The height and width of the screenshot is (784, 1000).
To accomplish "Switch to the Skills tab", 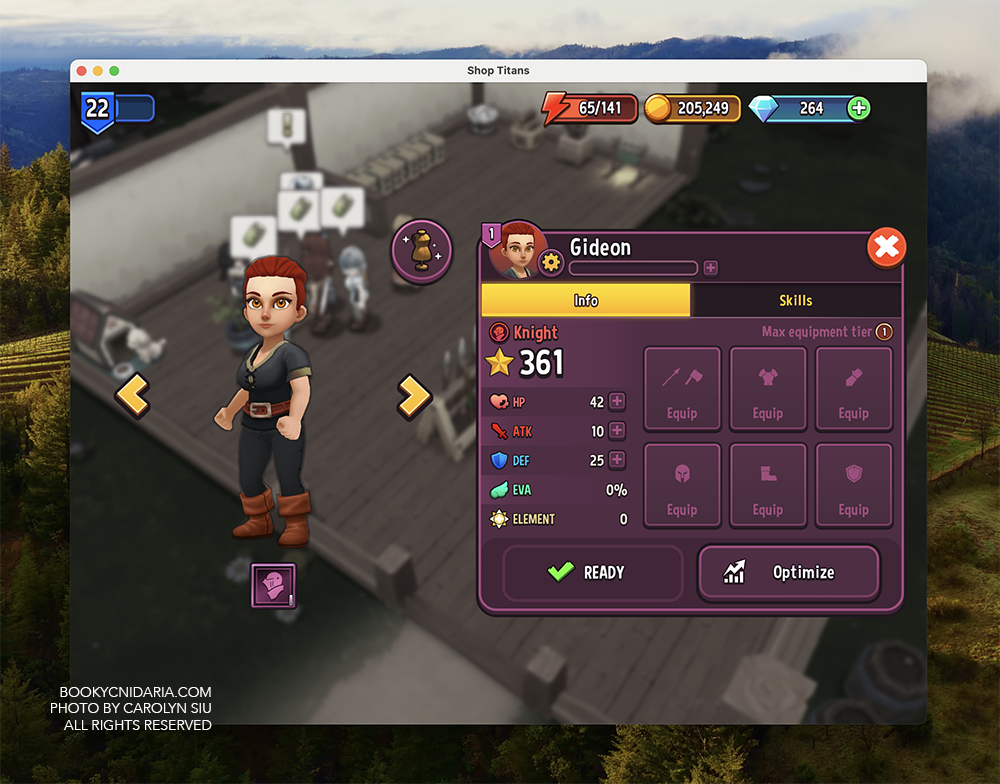I will pyautogui.click(x=795, y=300).
